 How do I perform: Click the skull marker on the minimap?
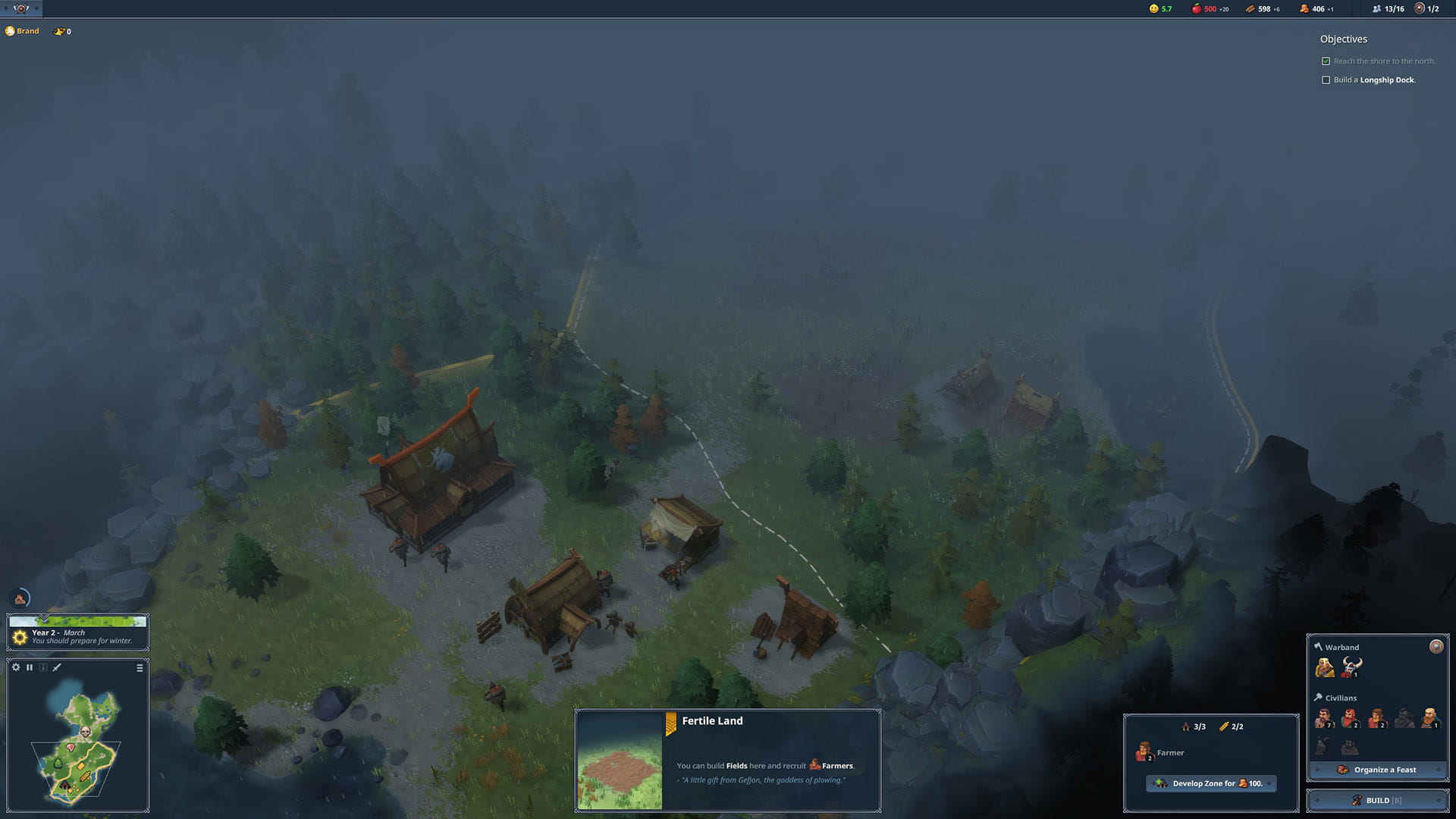pyautogui.click(x=86, y=732)
